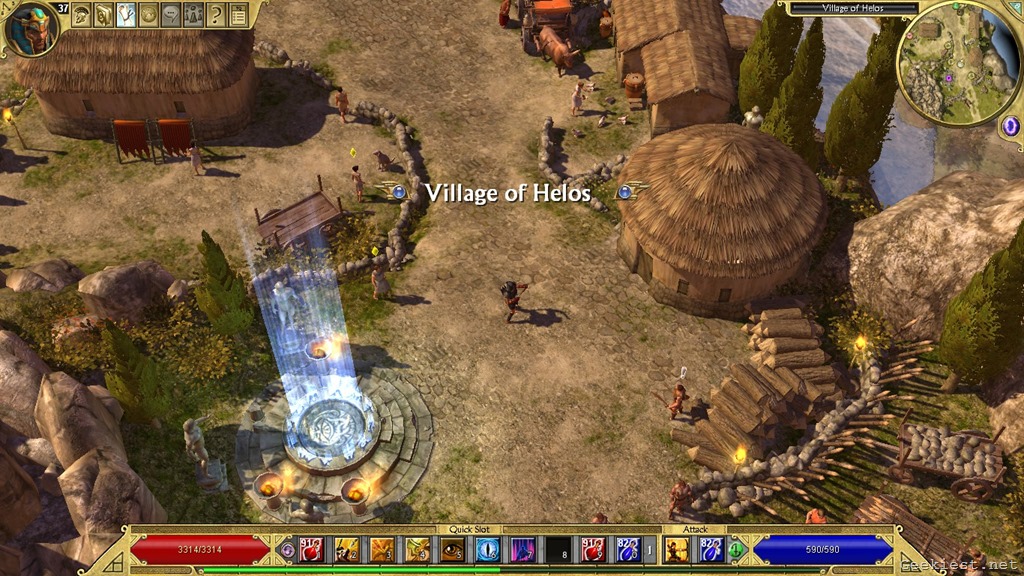Image resolution: width=1024 pixels, height=576 pixels.
Task: Select the highlighted white figure icon
Action: 126,14
